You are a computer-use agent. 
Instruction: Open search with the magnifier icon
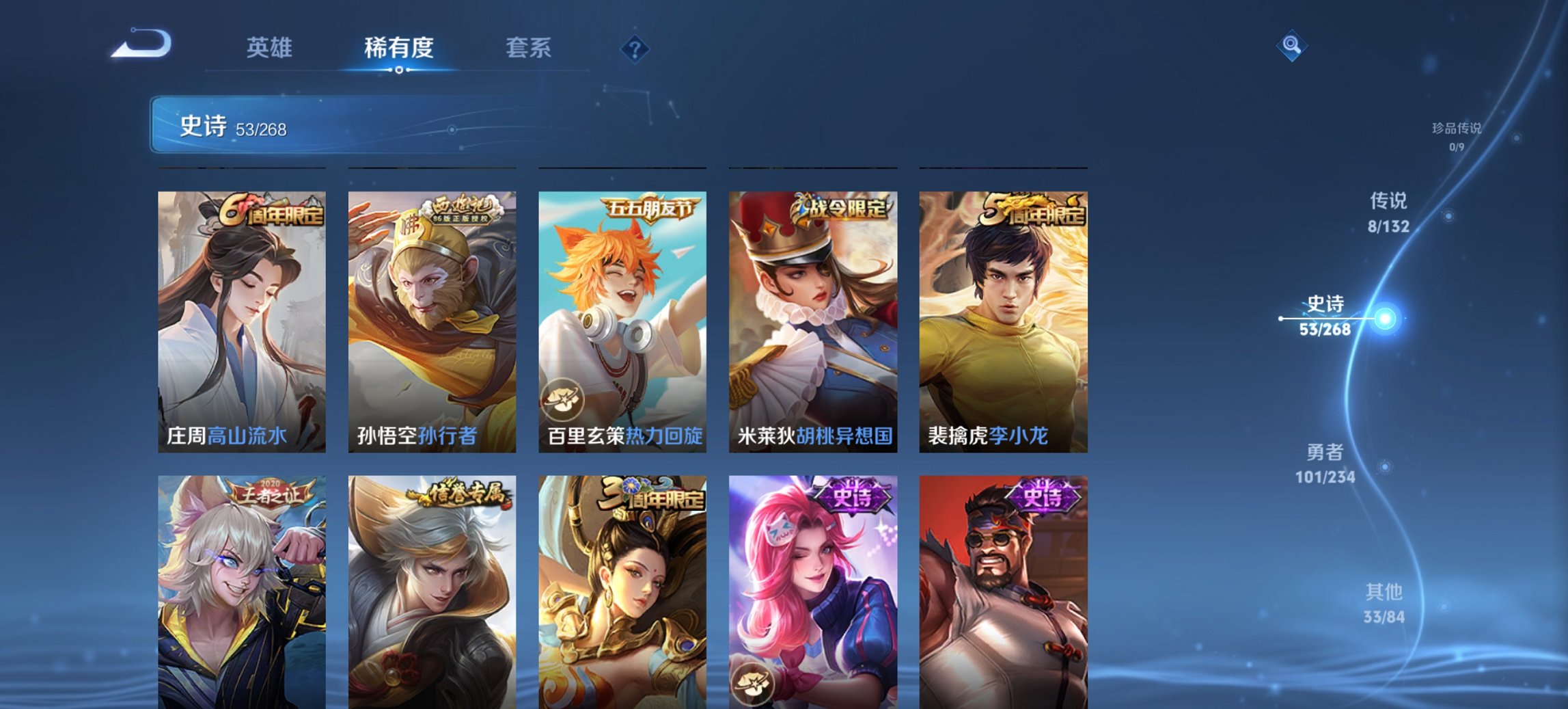coord(1290,46)
